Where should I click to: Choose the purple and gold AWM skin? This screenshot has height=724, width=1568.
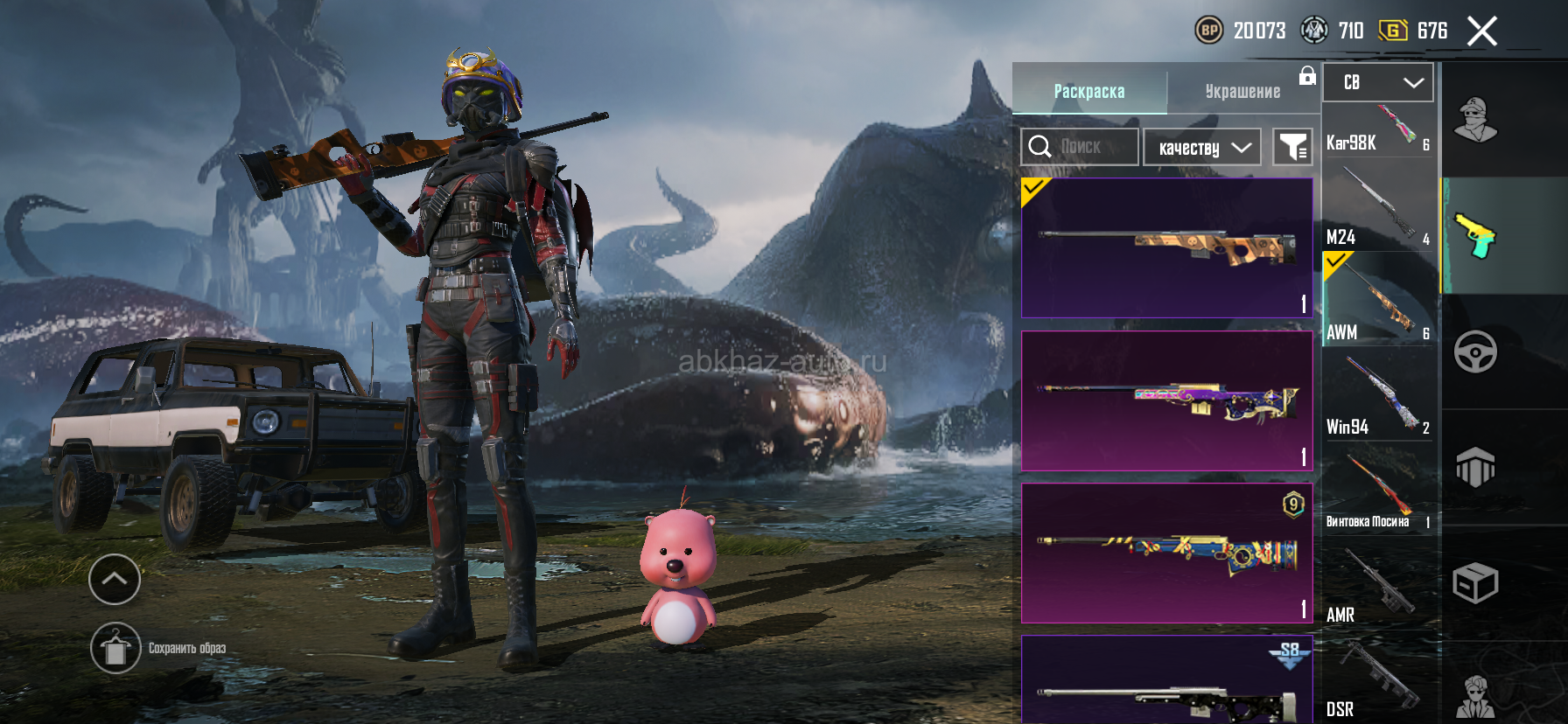pos(1167,400)
